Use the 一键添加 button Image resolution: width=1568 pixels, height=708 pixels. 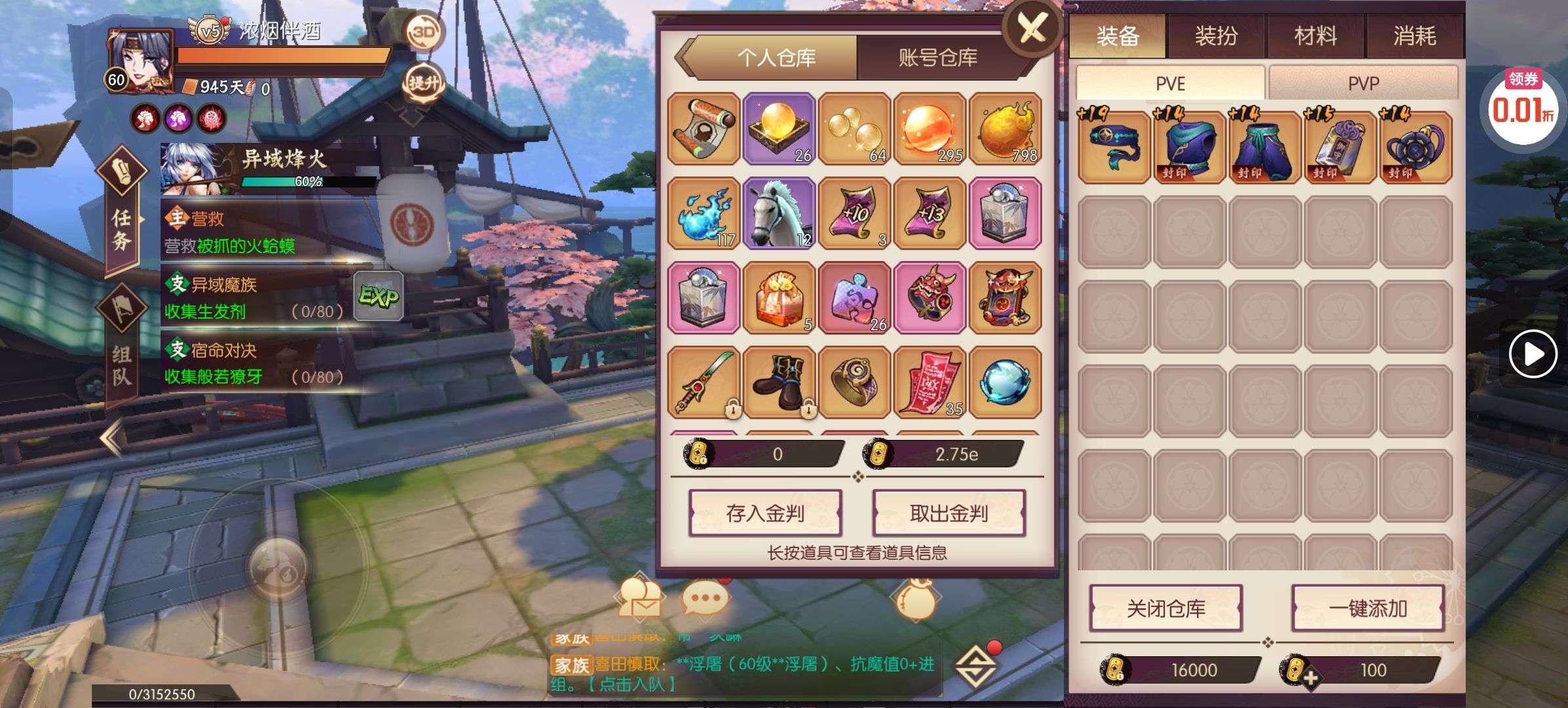point(1367,608)
